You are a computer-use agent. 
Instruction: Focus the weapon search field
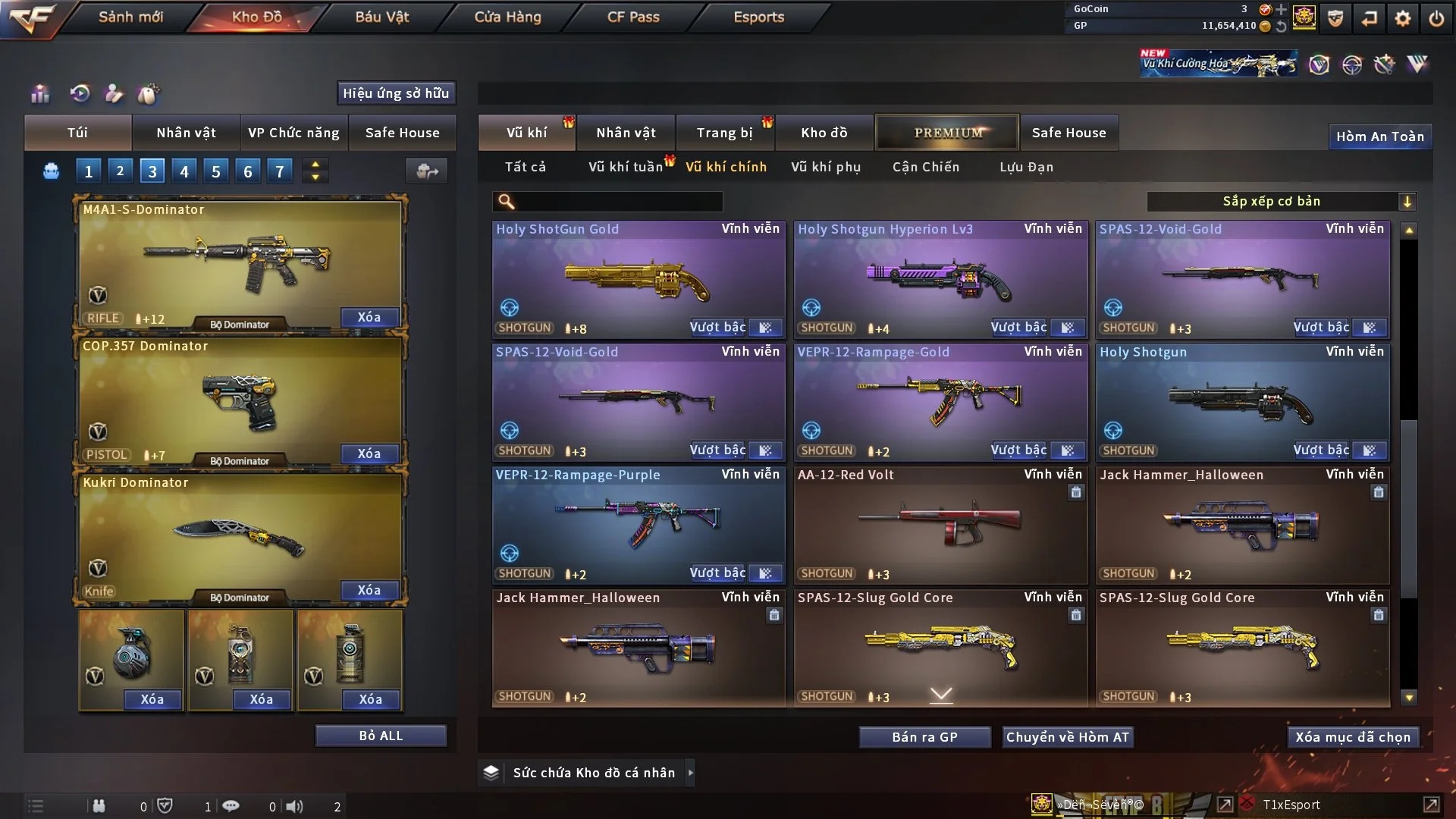[618, 202]
